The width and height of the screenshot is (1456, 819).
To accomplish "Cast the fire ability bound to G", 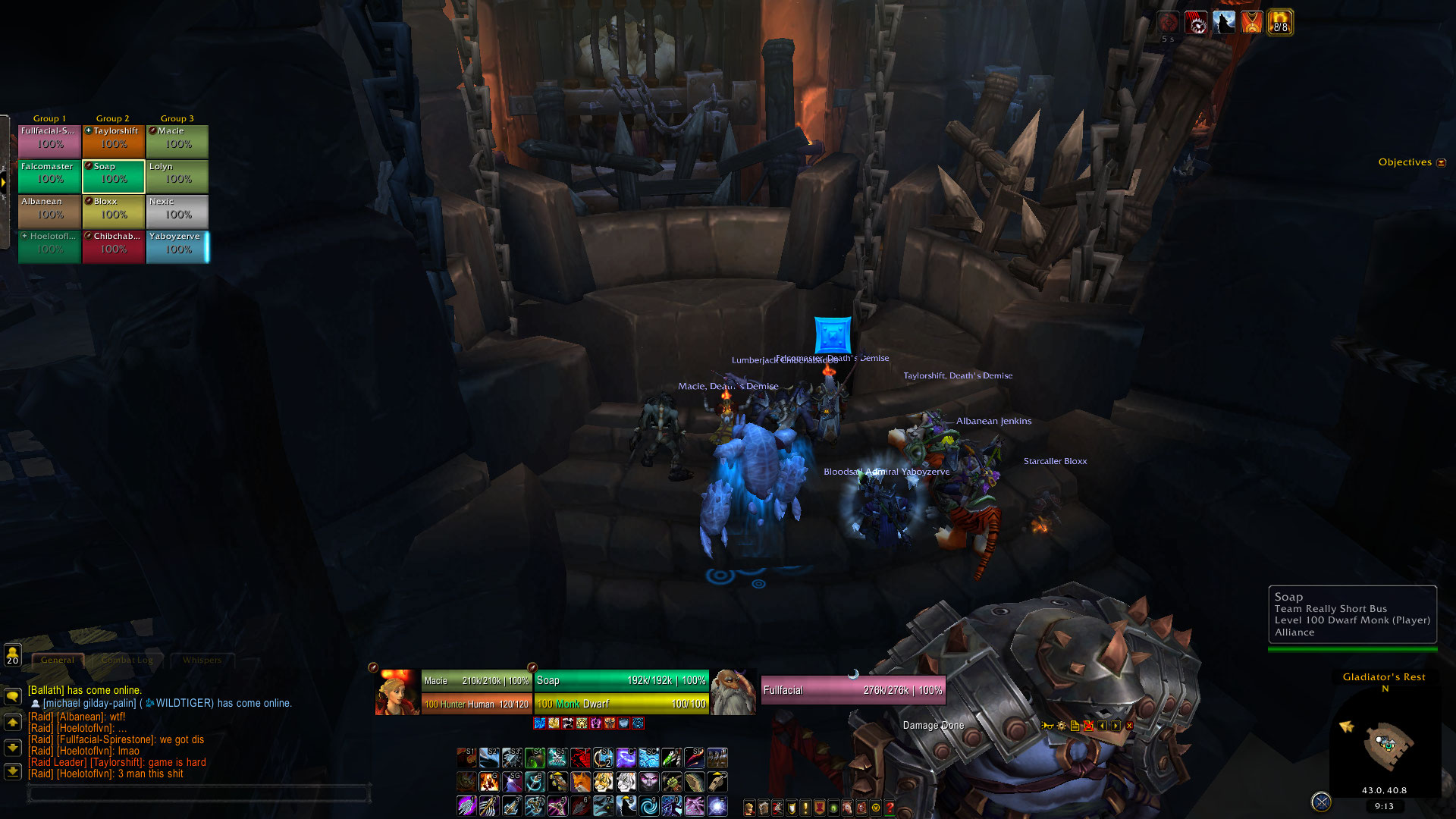I will (489, 781).
